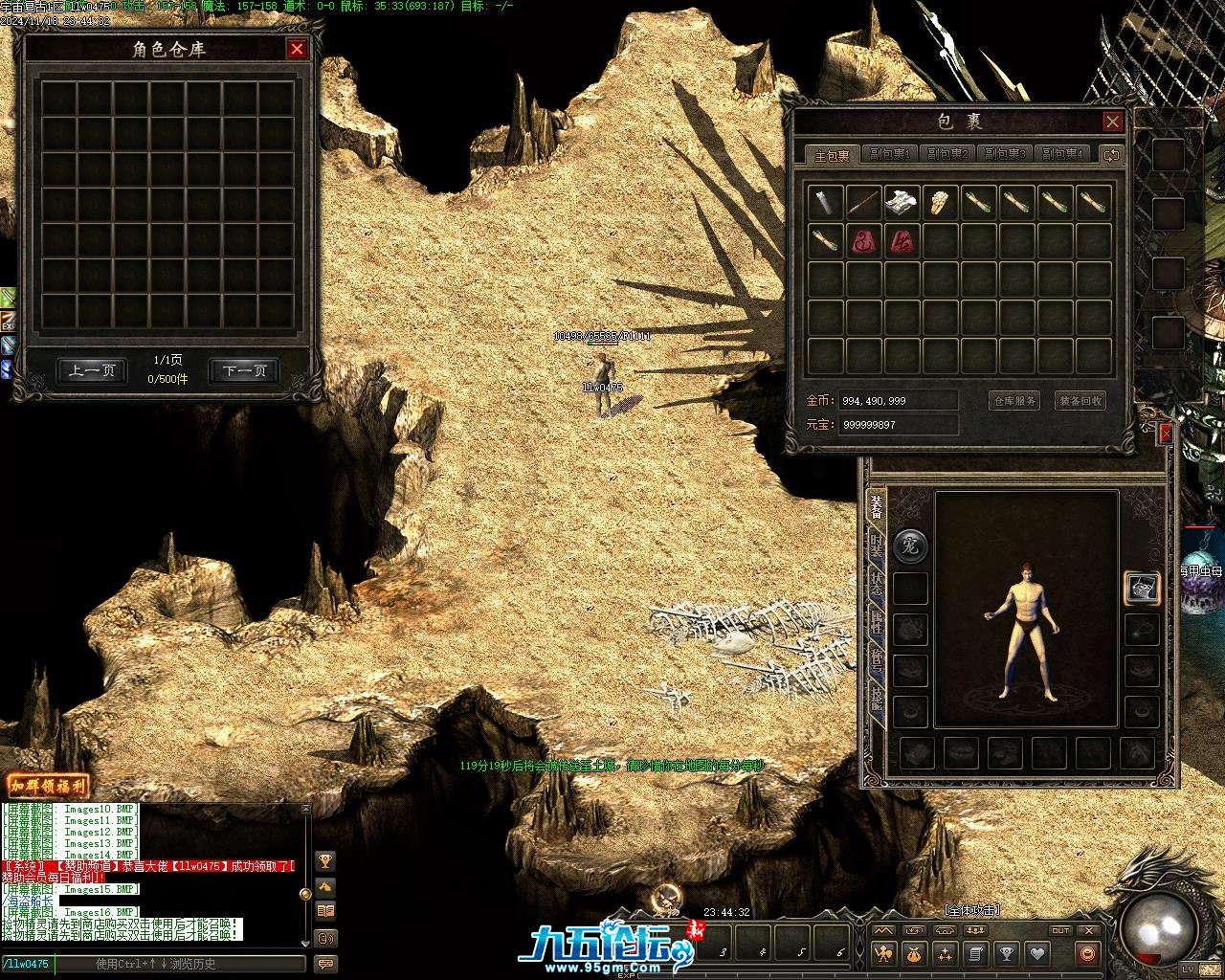Click the 加群领福利 group bonus button
This screenshot has height=980, width=1225.
click(47, 786)
